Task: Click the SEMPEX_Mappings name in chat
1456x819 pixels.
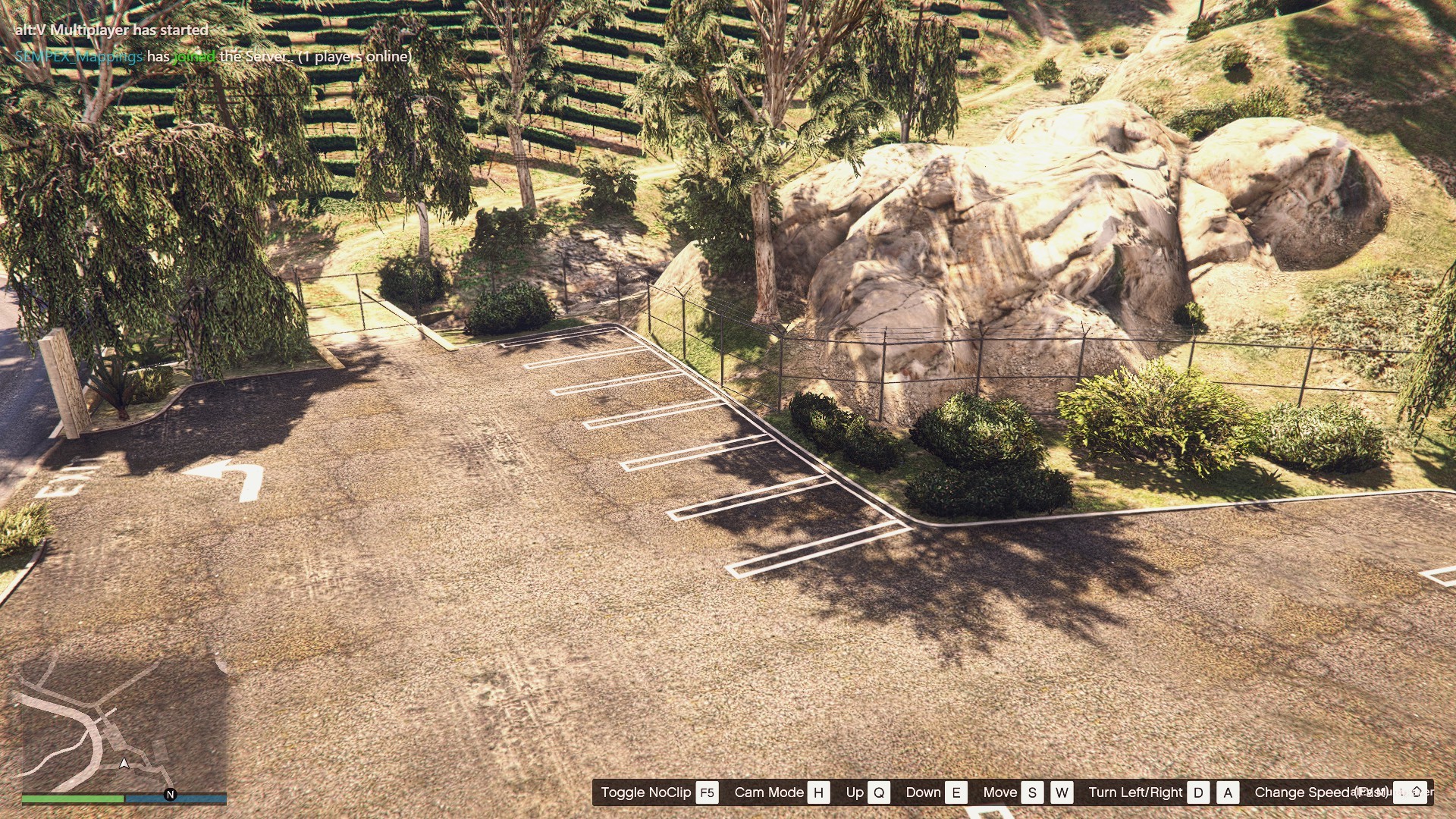Action: (78, 57)
